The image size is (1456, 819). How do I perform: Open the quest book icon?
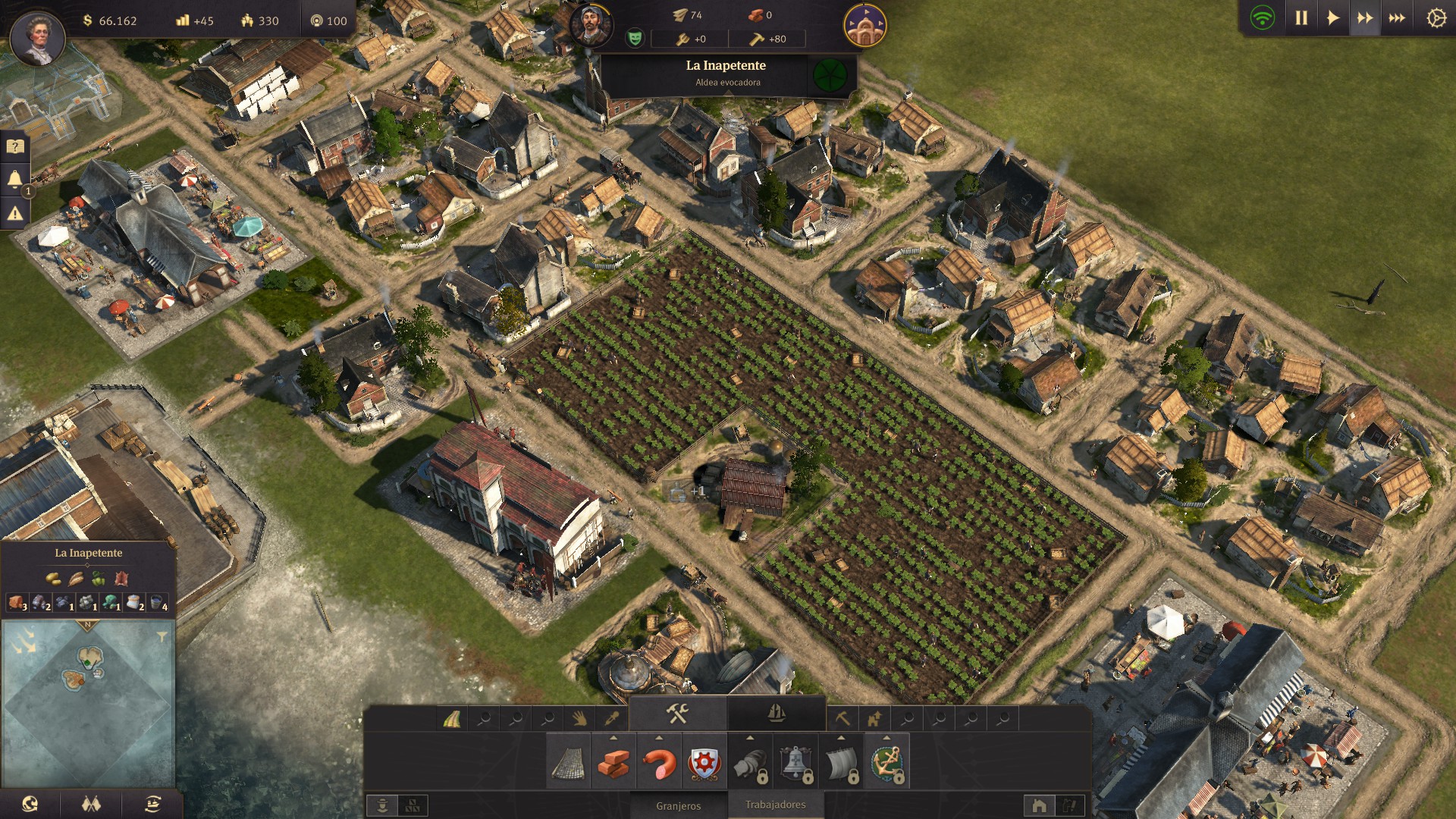(x=15, y=146)
